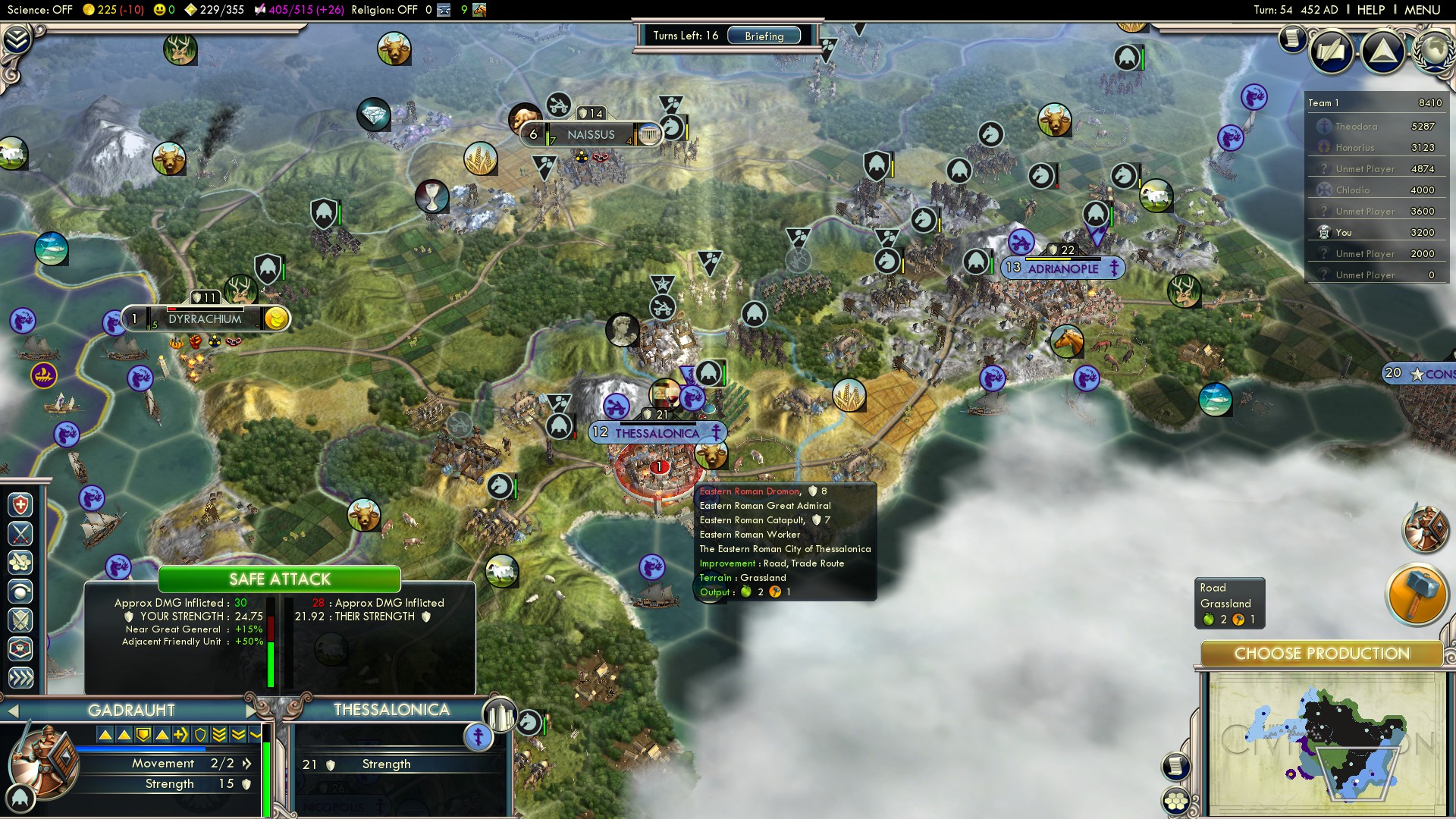1456x819 pixels.
Task: Activate Fortify Until Healed red cross icon
Action: pyautogui.click(x=19, y=504)
